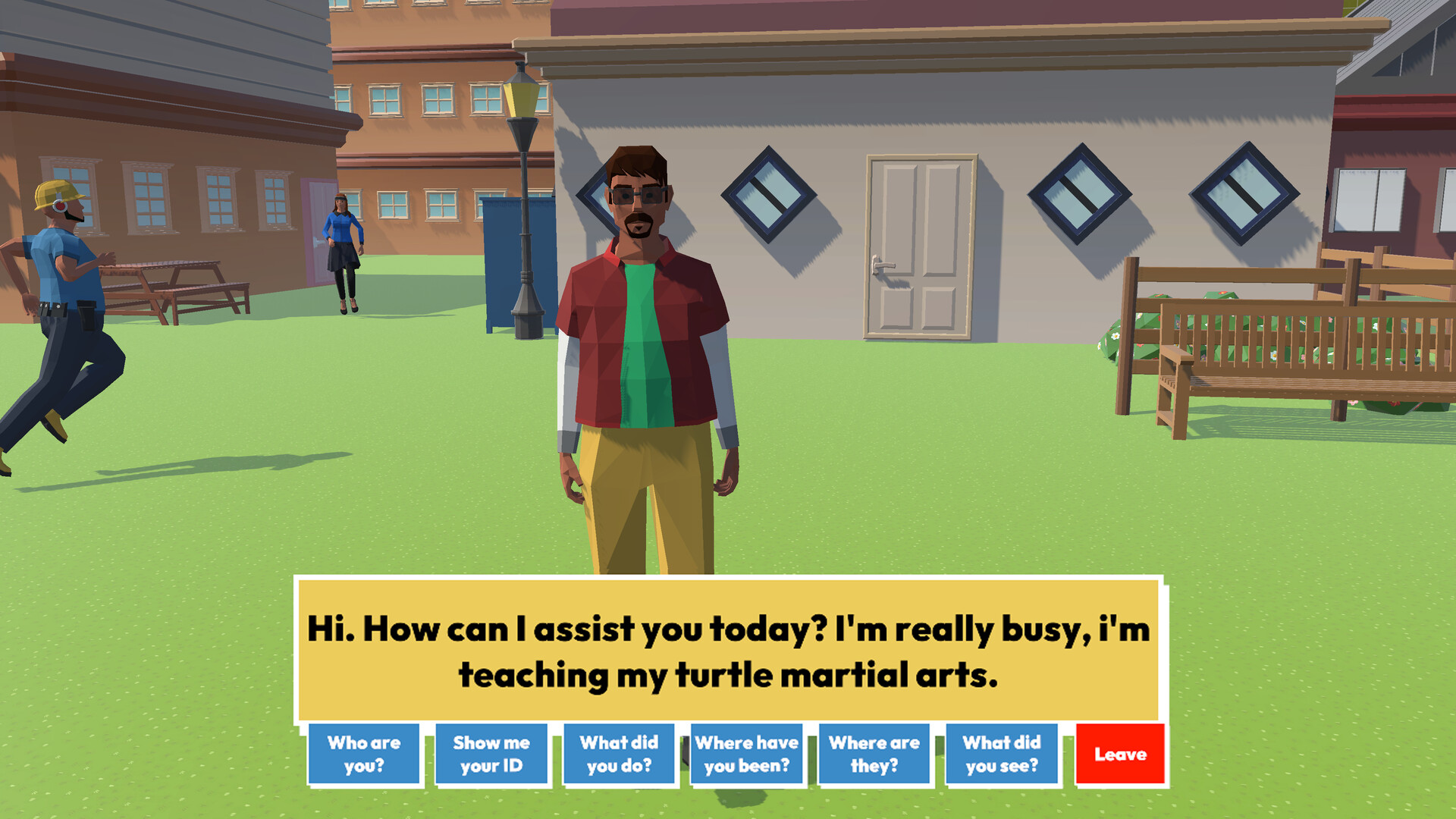1456x819 pixels.
Task: Select 'What did you see?' option
Action: pos(1003,754)
